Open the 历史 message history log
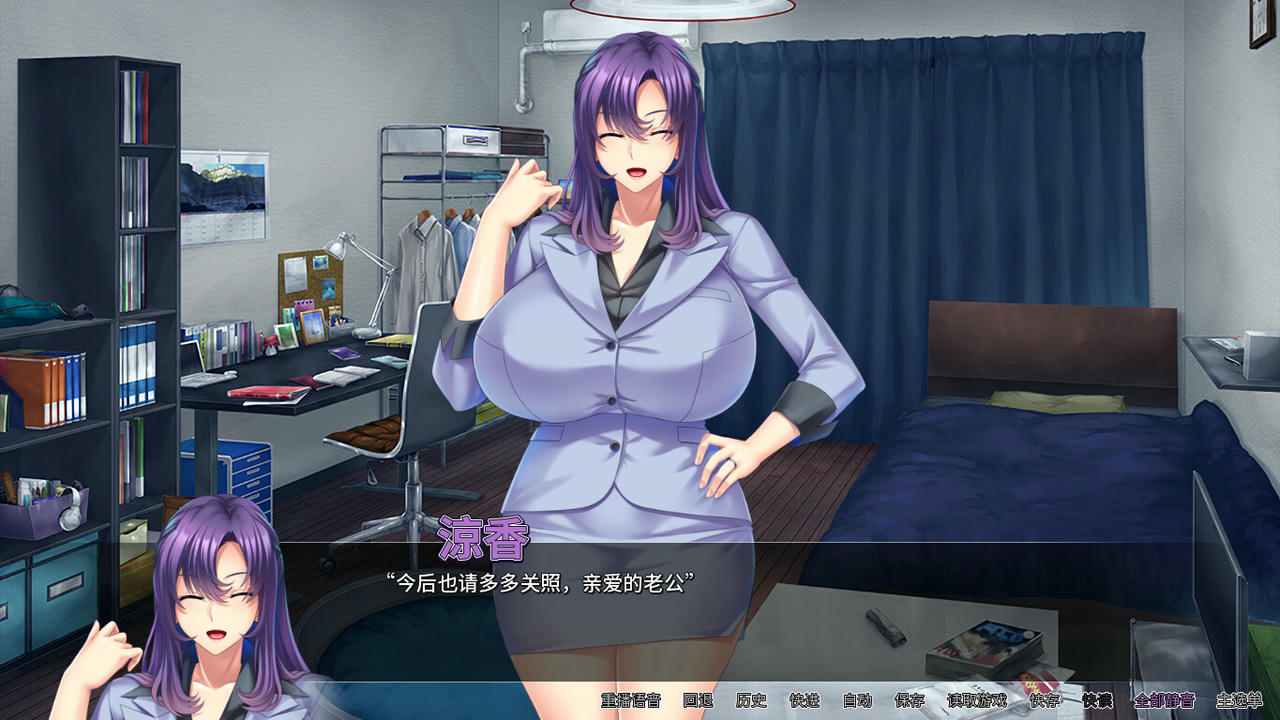Screen dimensions: 1280x720 click(x=752, y=702)
